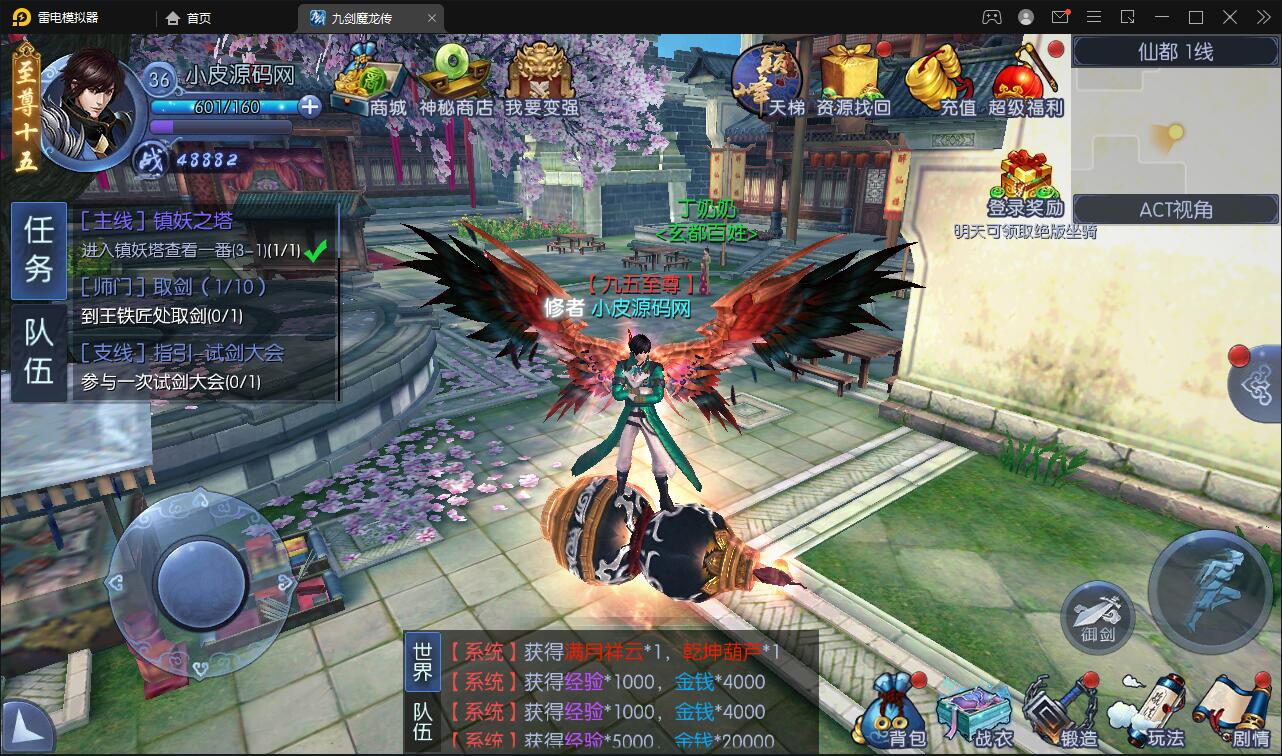Toggle the ACT视角 camera view
The width and height of the screenshot is (1282, 756).
[x=1173, y=209]
